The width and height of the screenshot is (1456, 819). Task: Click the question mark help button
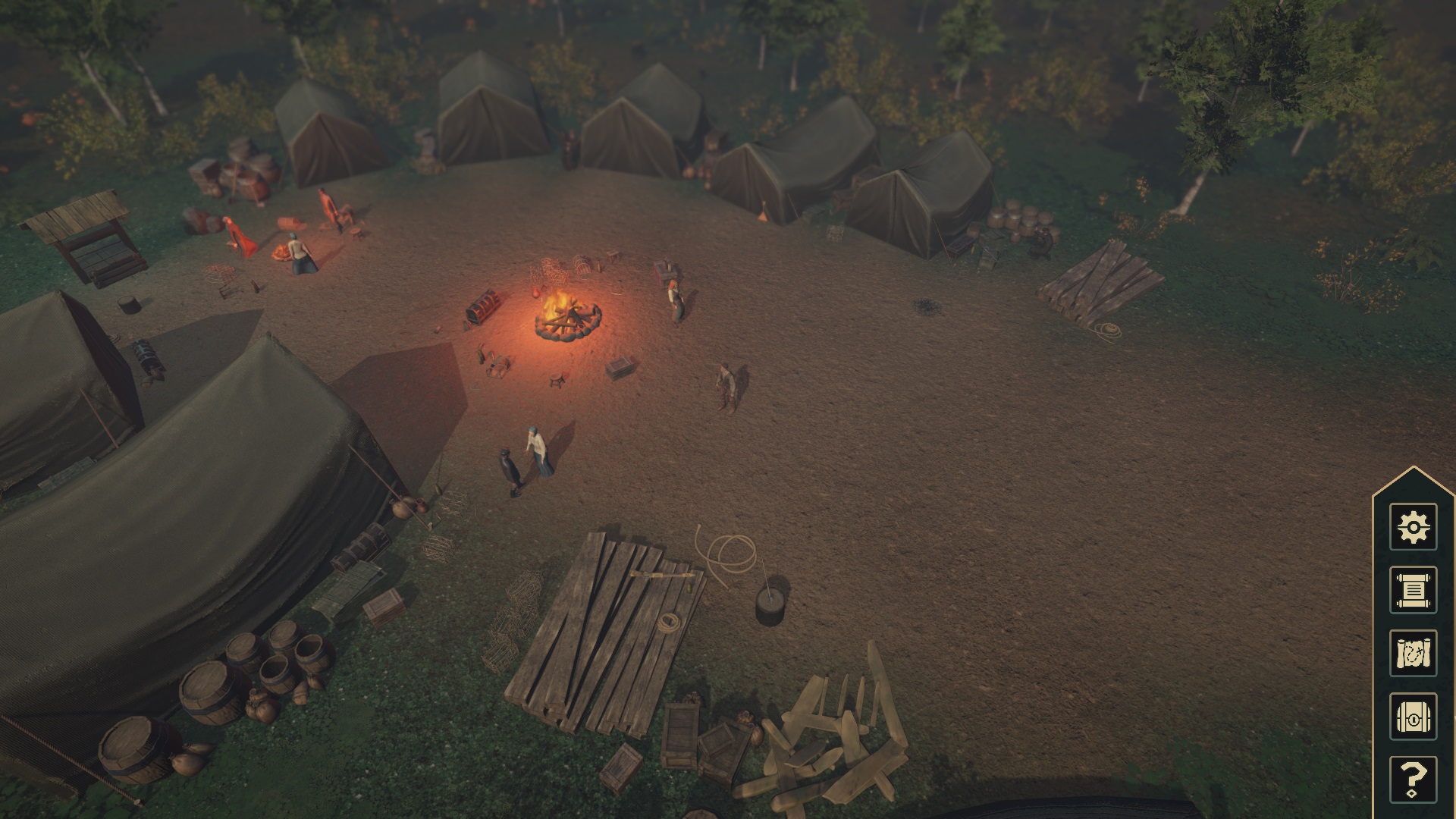(x=1413, y=779)
